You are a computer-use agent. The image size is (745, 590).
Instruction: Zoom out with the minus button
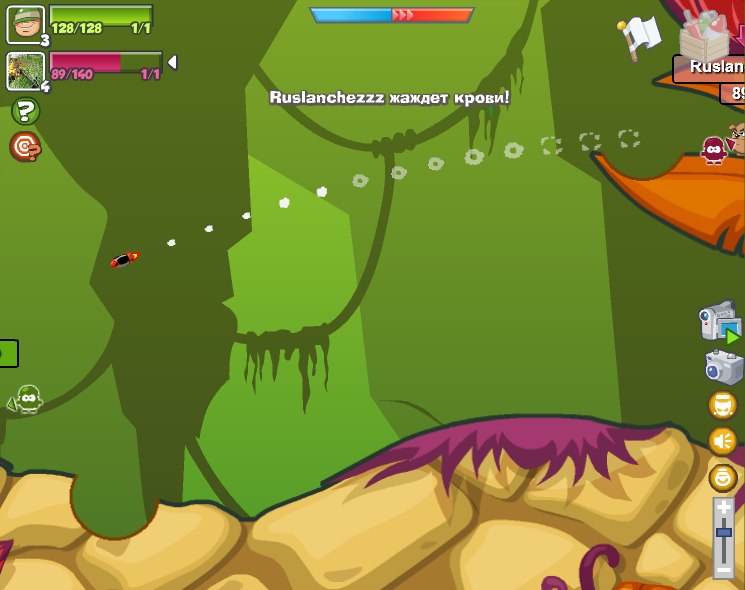pyautogui.click(x=724, y=569)
